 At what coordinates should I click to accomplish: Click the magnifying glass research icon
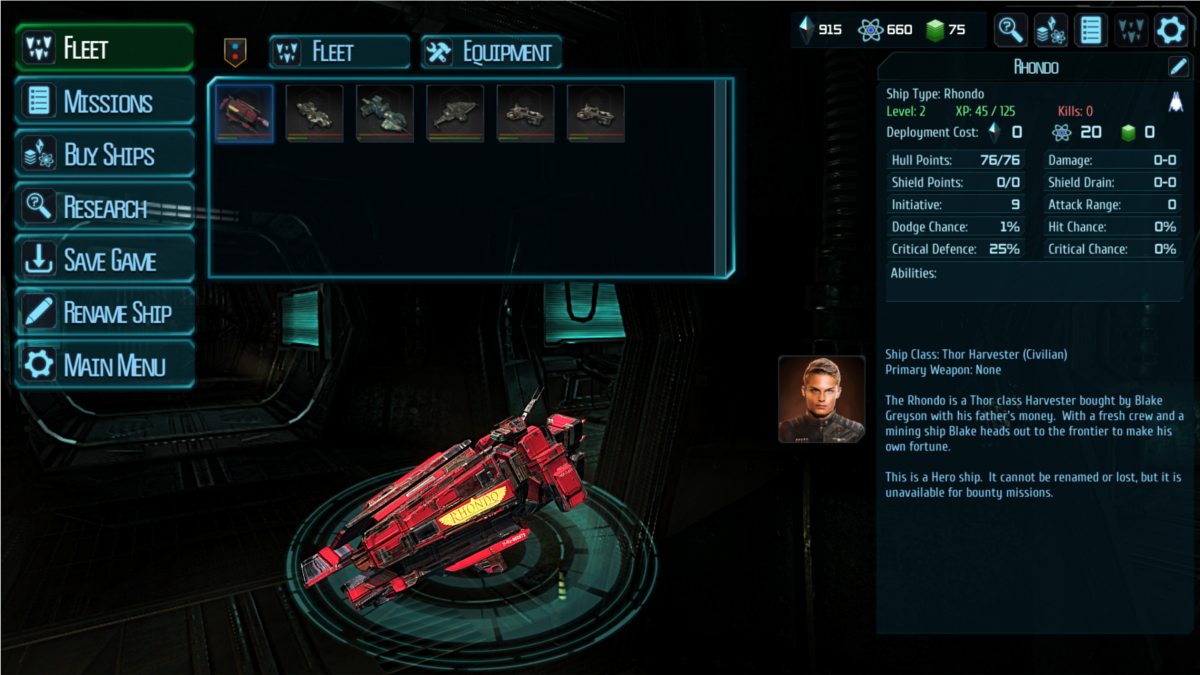coord(1010,30)
